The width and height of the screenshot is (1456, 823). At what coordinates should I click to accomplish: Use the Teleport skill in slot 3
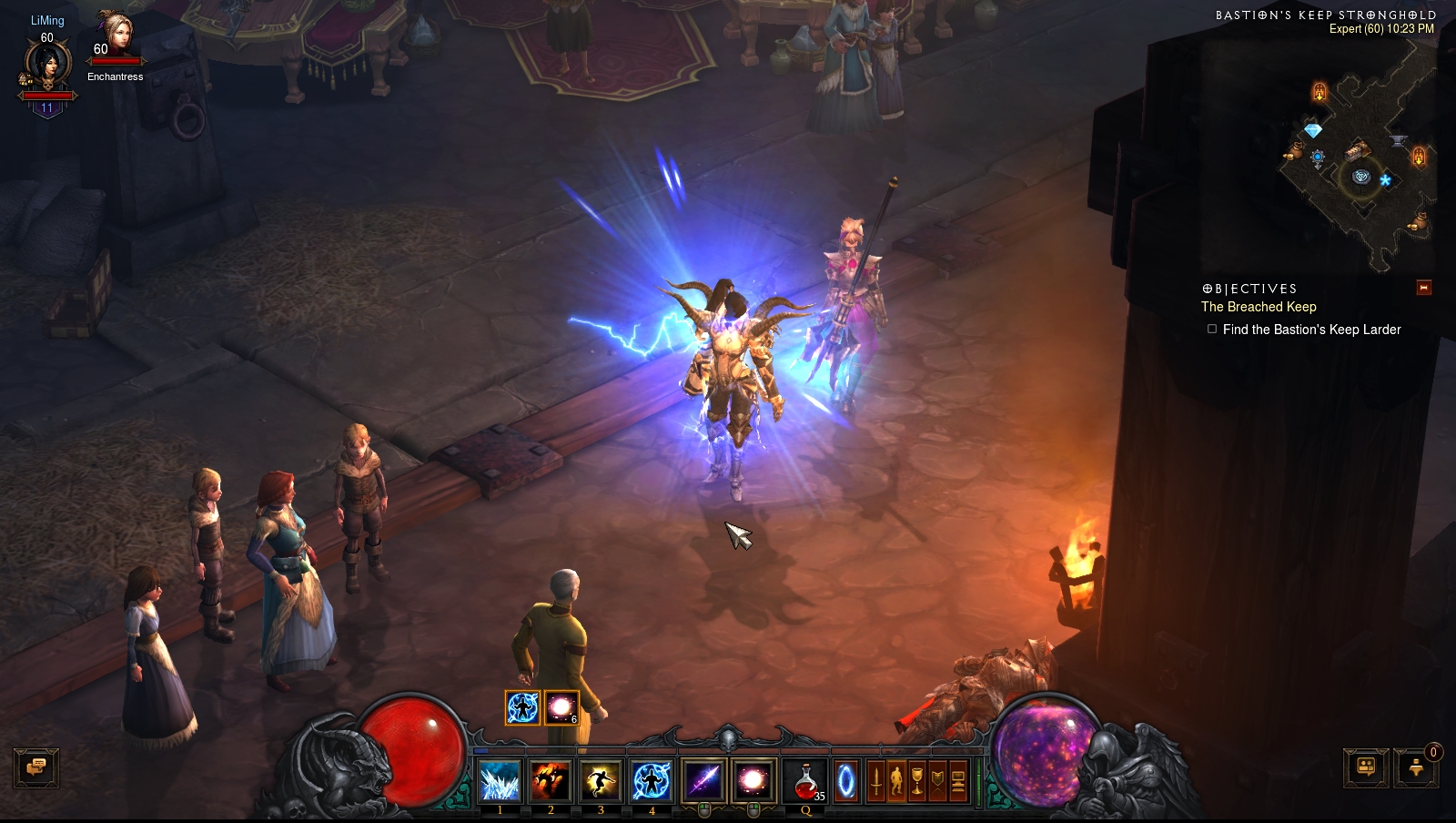601,781
